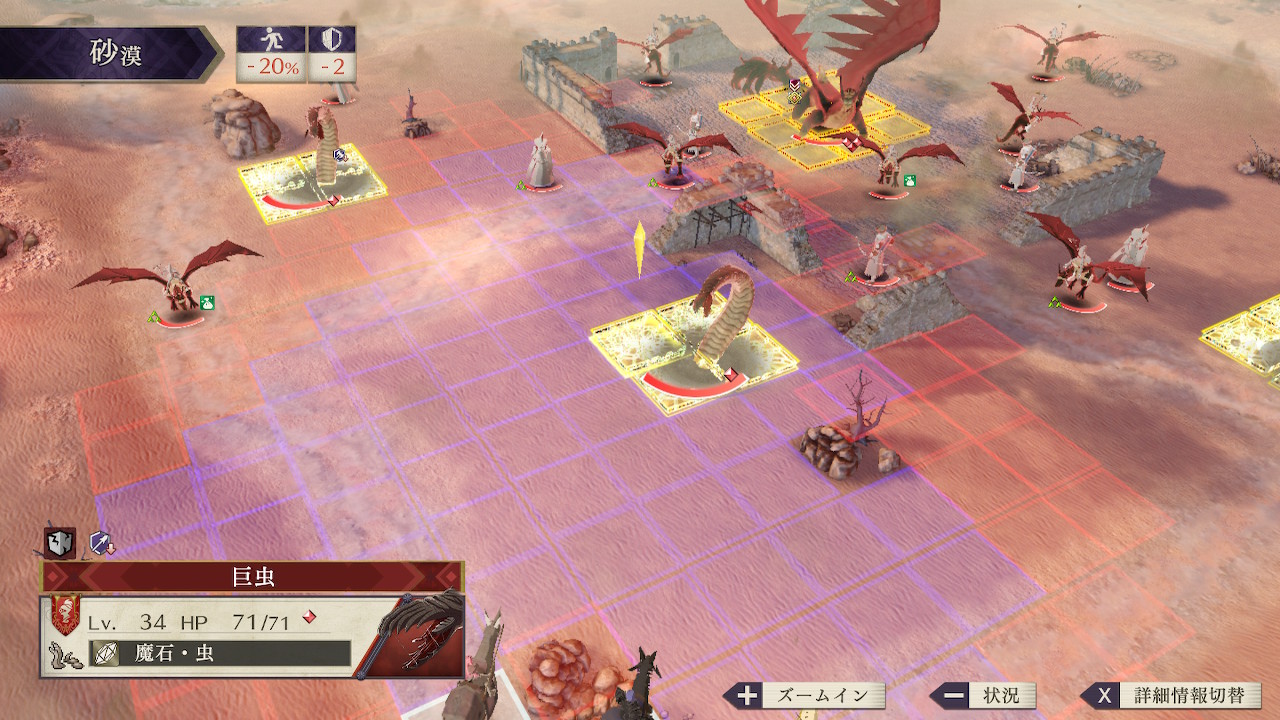Click the 巨虫 unit name header
The image size is (1280, 720).
[x=252, y=577]
